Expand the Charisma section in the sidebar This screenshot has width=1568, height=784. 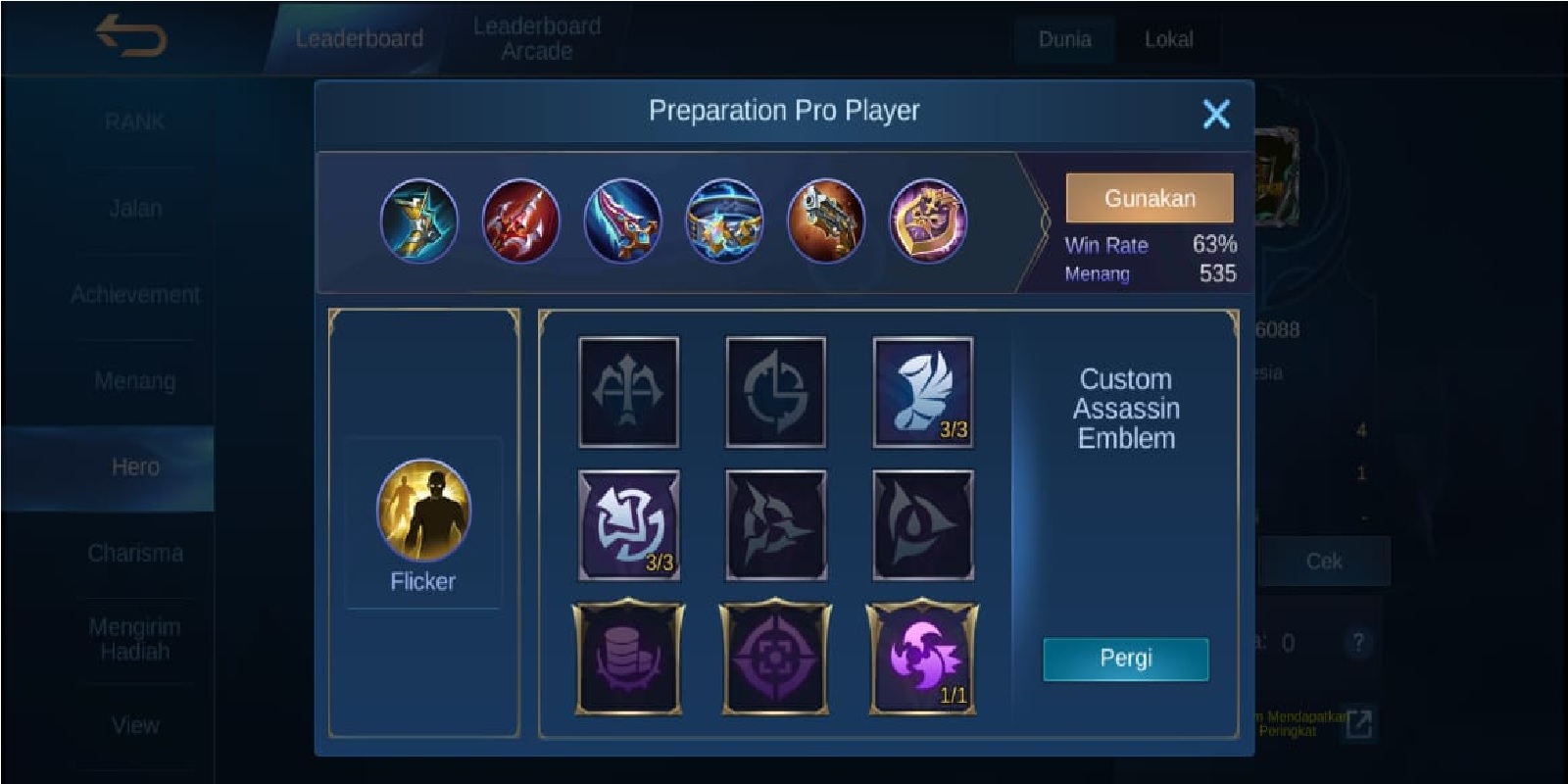(137, 553)
